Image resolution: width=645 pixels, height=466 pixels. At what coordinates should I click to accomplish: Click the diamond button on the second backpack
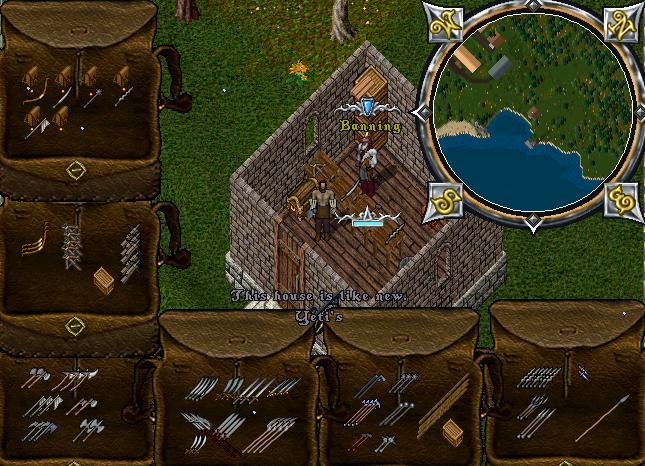click(75, 326)
